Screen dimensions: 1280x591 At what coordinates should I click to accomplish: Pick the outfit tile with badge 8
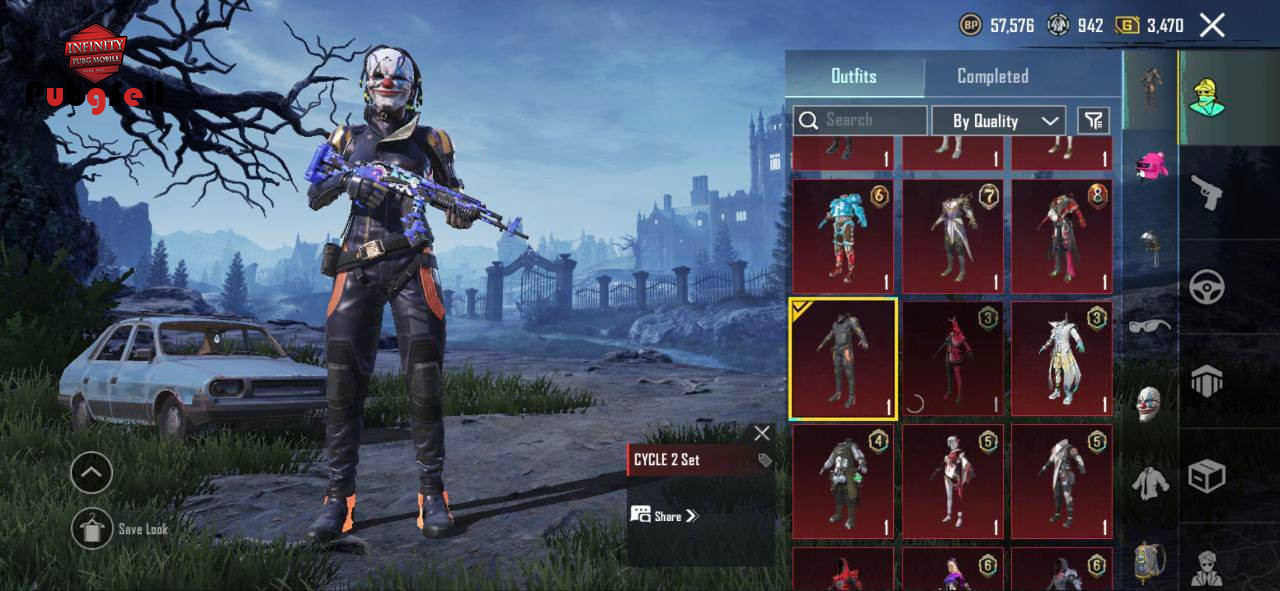click(x=1062, y=237)
